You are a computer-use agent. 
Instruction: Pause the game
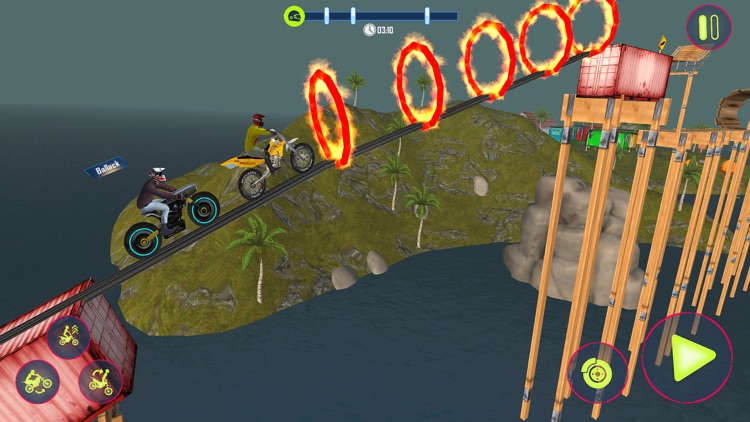(708, 27)
